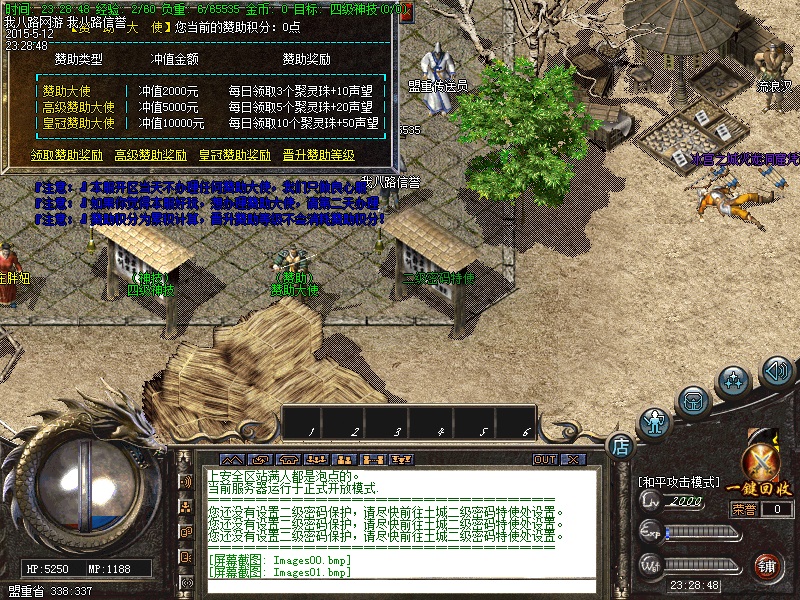Claim reward via 领取赞助奖励 link

coord(67,155)
